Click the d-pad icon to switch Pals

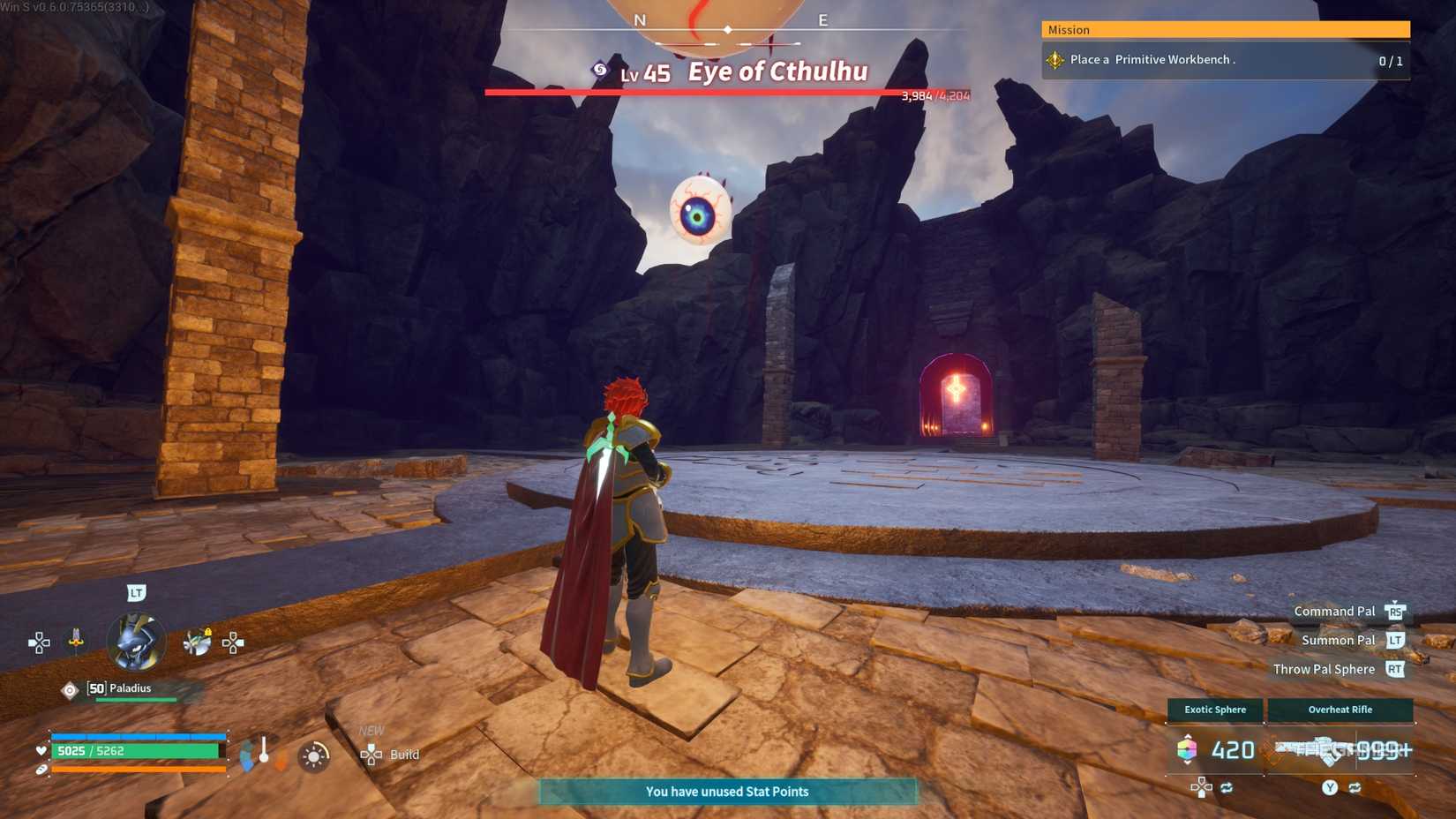point(39,642)
